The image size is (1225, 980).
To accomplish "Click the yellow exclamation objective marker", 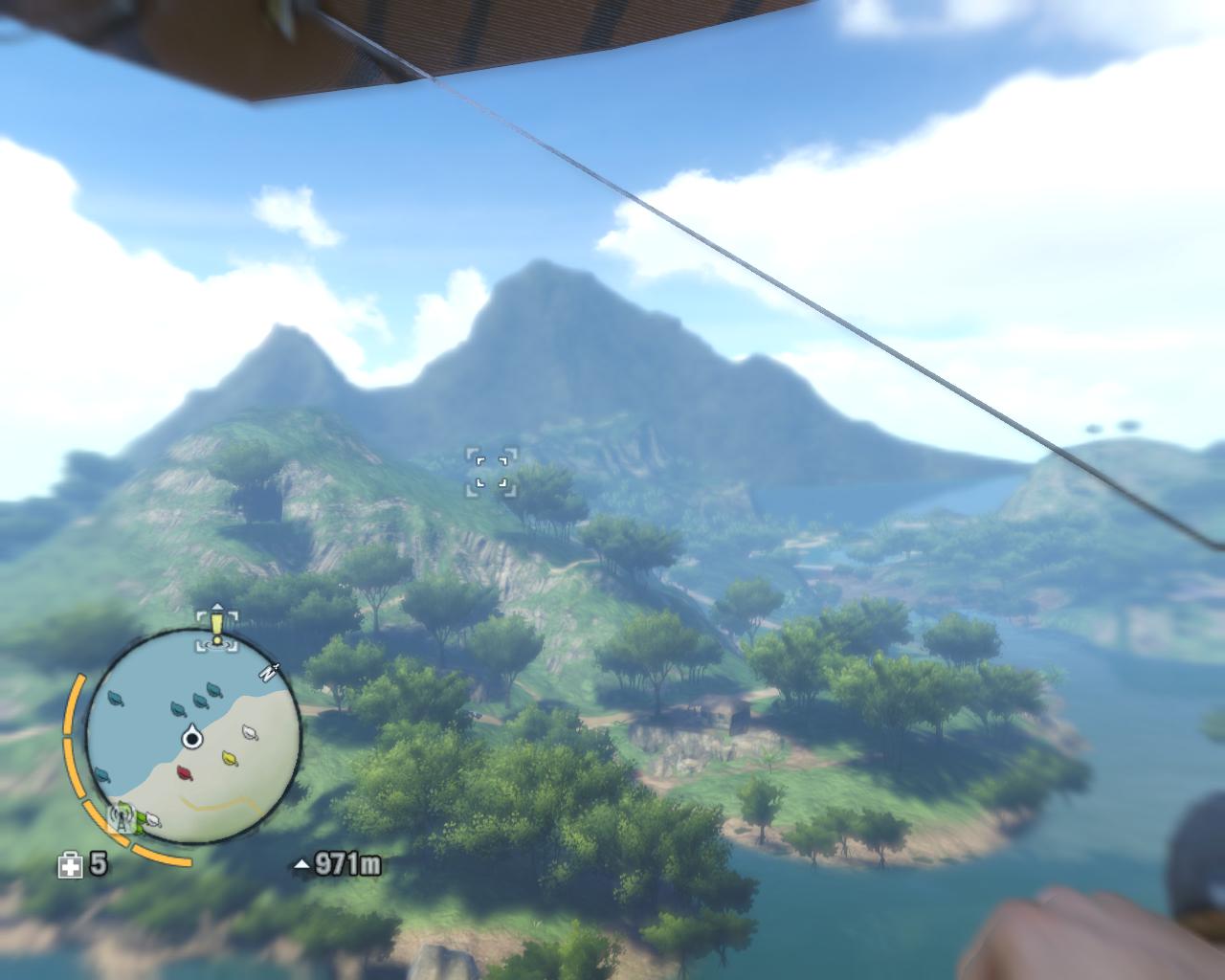I will coord(217,628).
